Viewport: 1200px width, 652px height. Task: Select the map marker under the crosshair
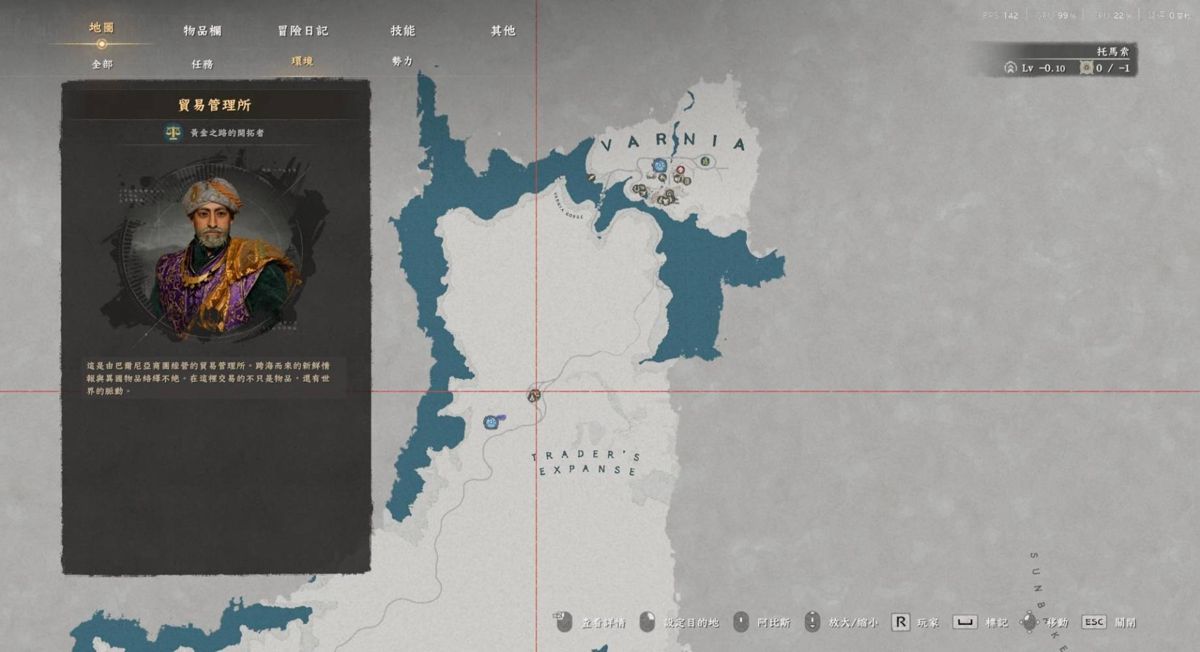535,394
